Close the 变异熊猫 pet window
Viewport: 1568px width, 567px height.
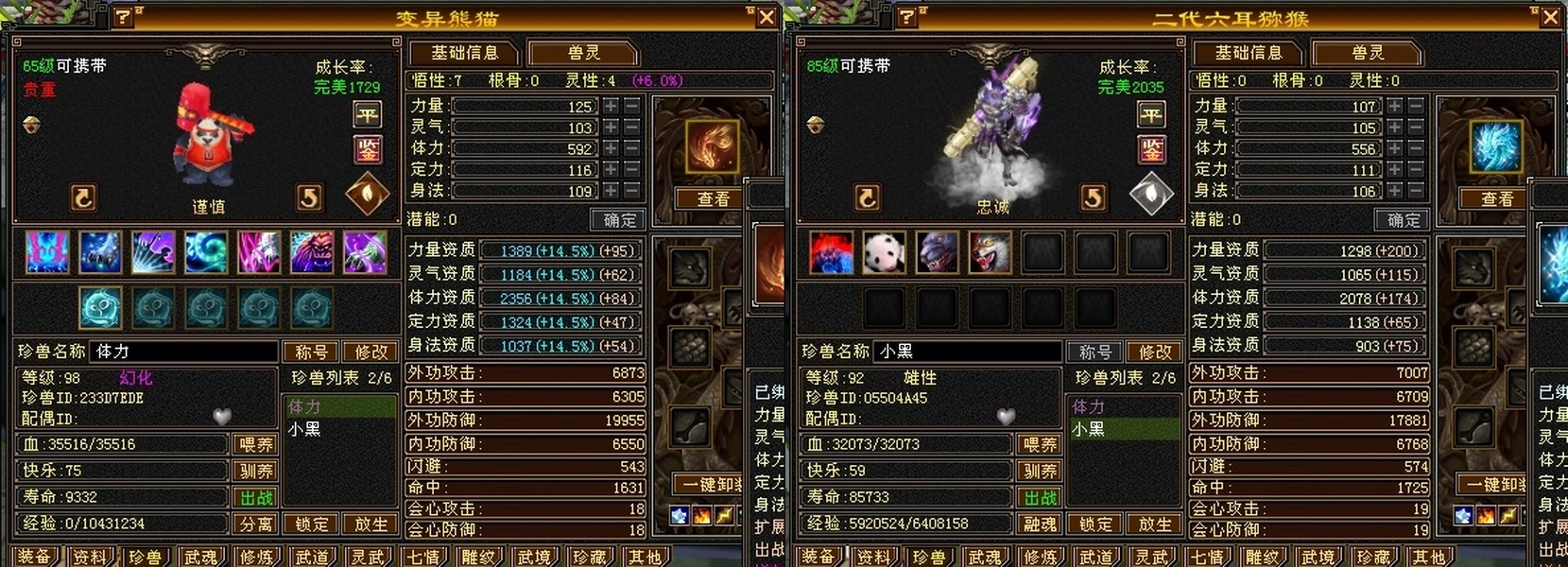[767, 17]
